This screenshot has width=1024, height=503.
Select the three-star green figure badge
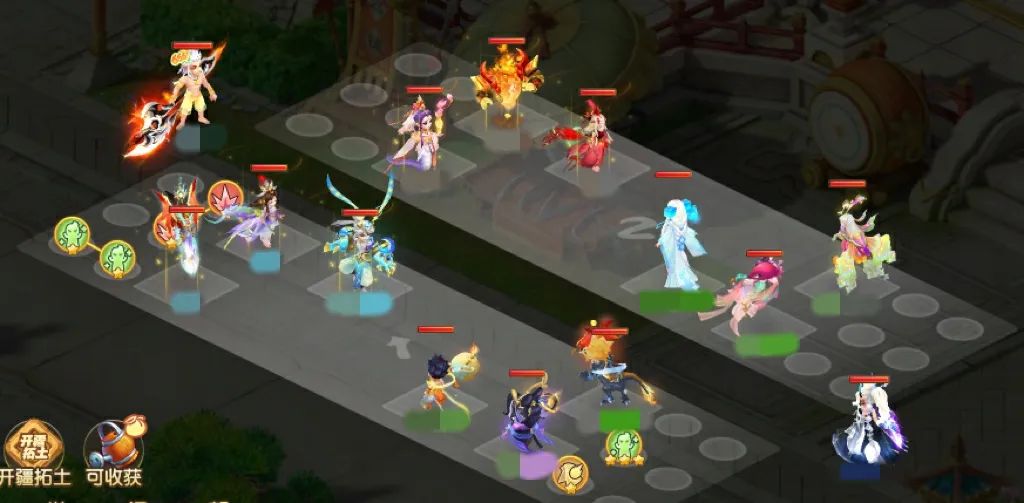(622, 445)
